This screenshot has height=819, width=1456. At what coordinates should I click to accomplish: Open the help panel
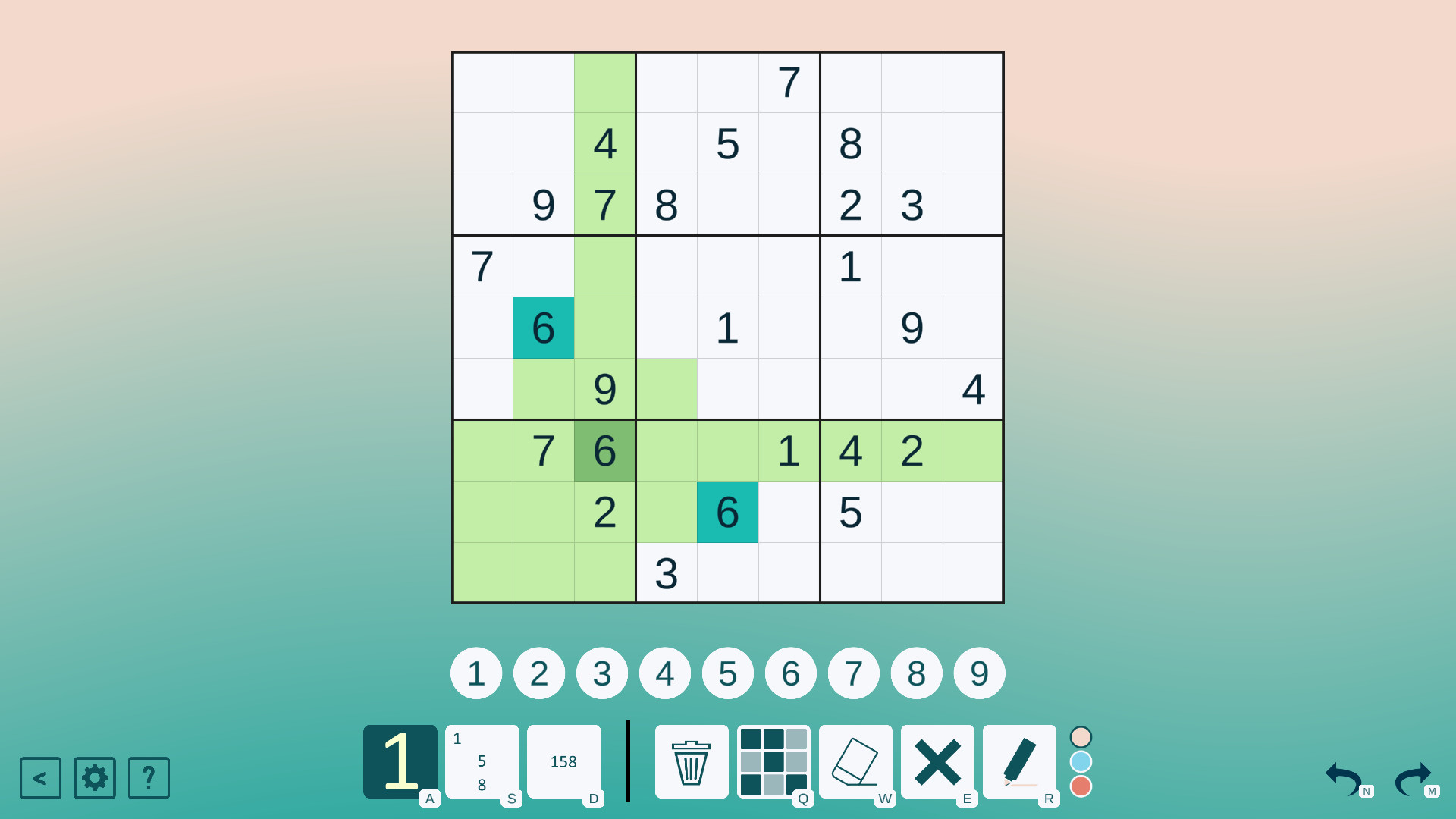[x=149, y=778]
